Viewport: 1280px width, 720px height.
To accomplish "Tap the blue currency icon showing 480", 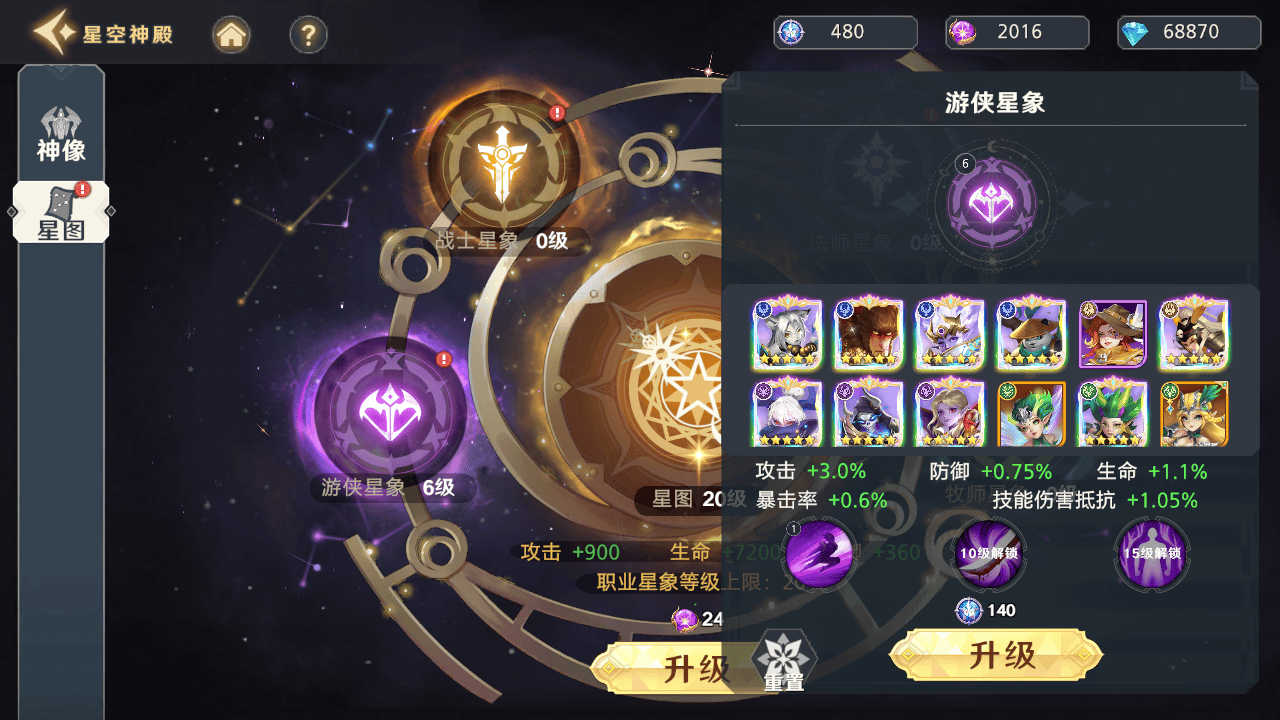I will [x=790, y=32].
